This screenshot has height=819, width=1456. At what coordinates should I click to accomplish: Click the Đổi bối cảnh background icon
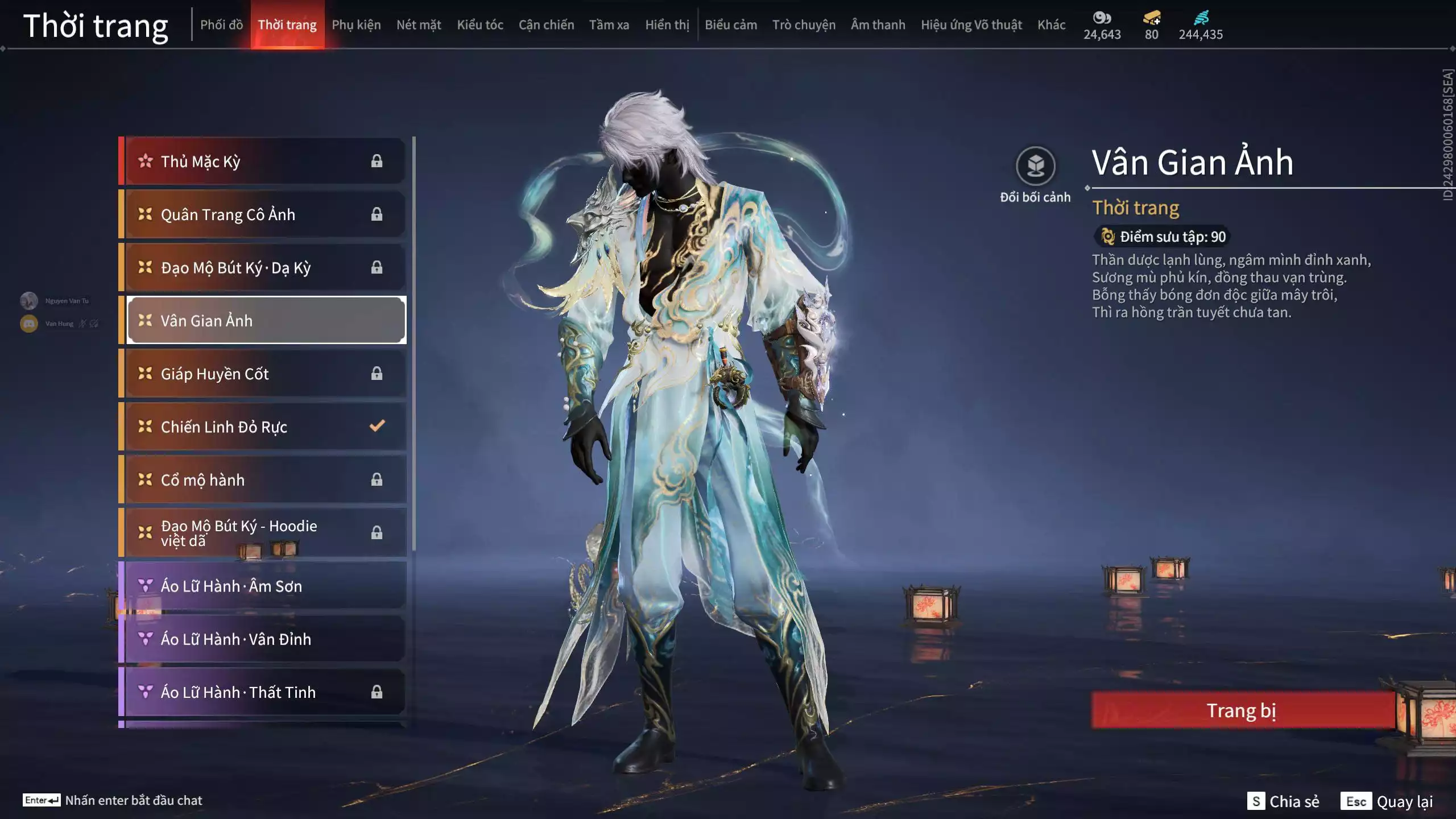(x=1035, y=167)
